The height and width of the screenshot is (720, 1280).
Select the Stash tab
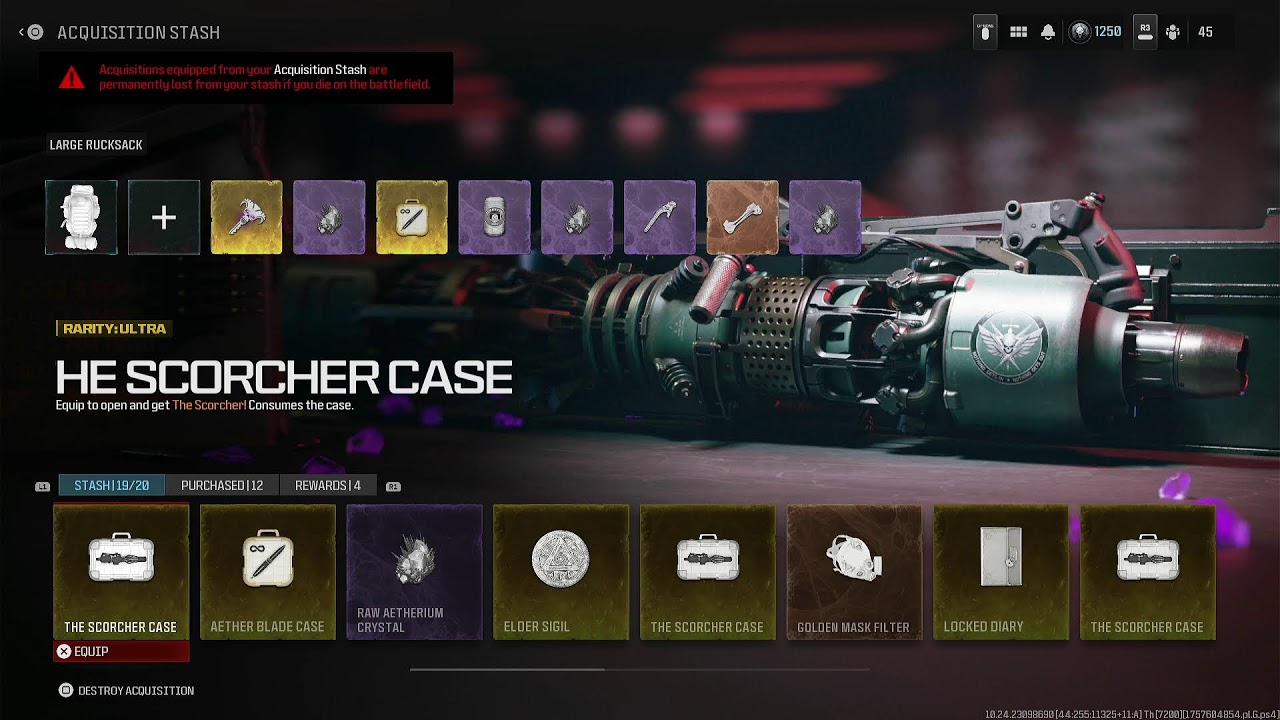111,485
